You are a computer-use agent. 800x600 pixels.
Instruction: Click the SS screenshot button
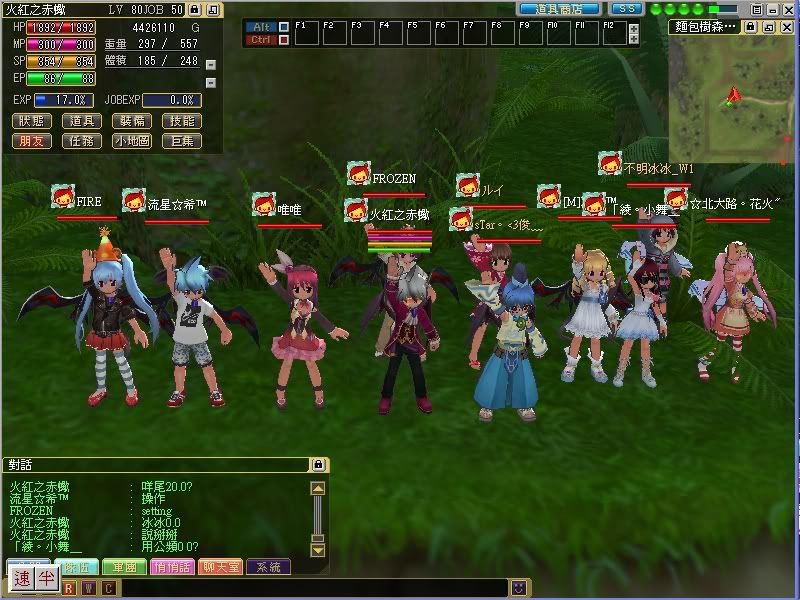[627, 8]
